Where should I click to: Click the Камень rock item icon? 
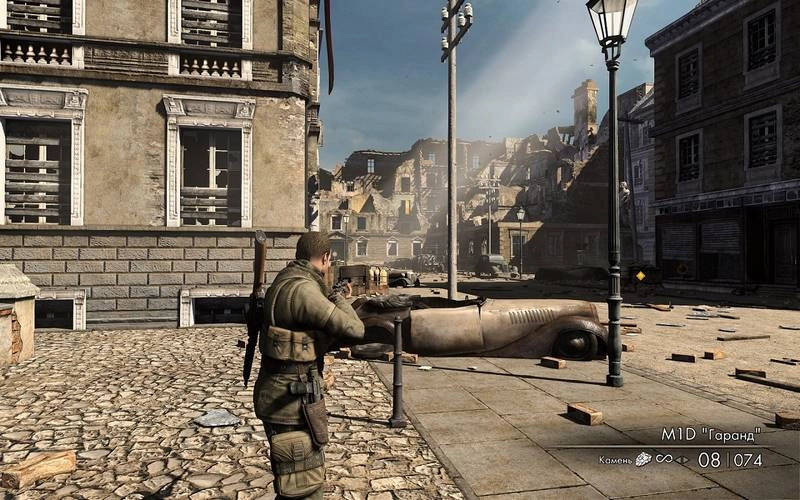point(644,460)
